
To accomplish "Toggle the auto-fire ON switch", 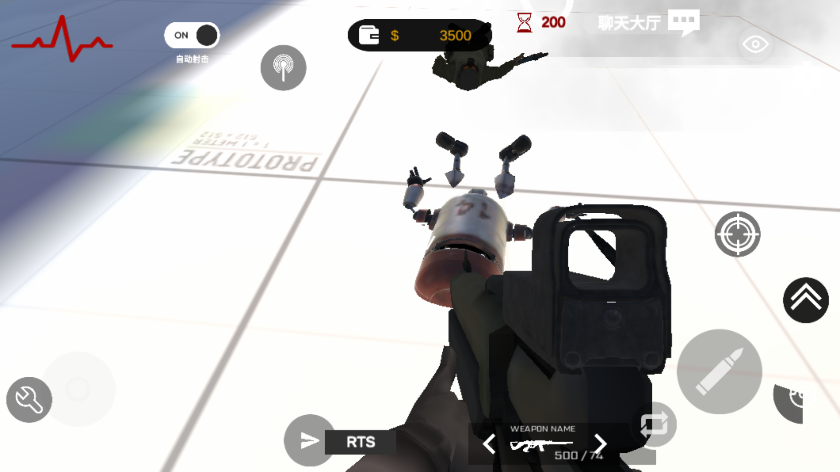I will (192, 36).
